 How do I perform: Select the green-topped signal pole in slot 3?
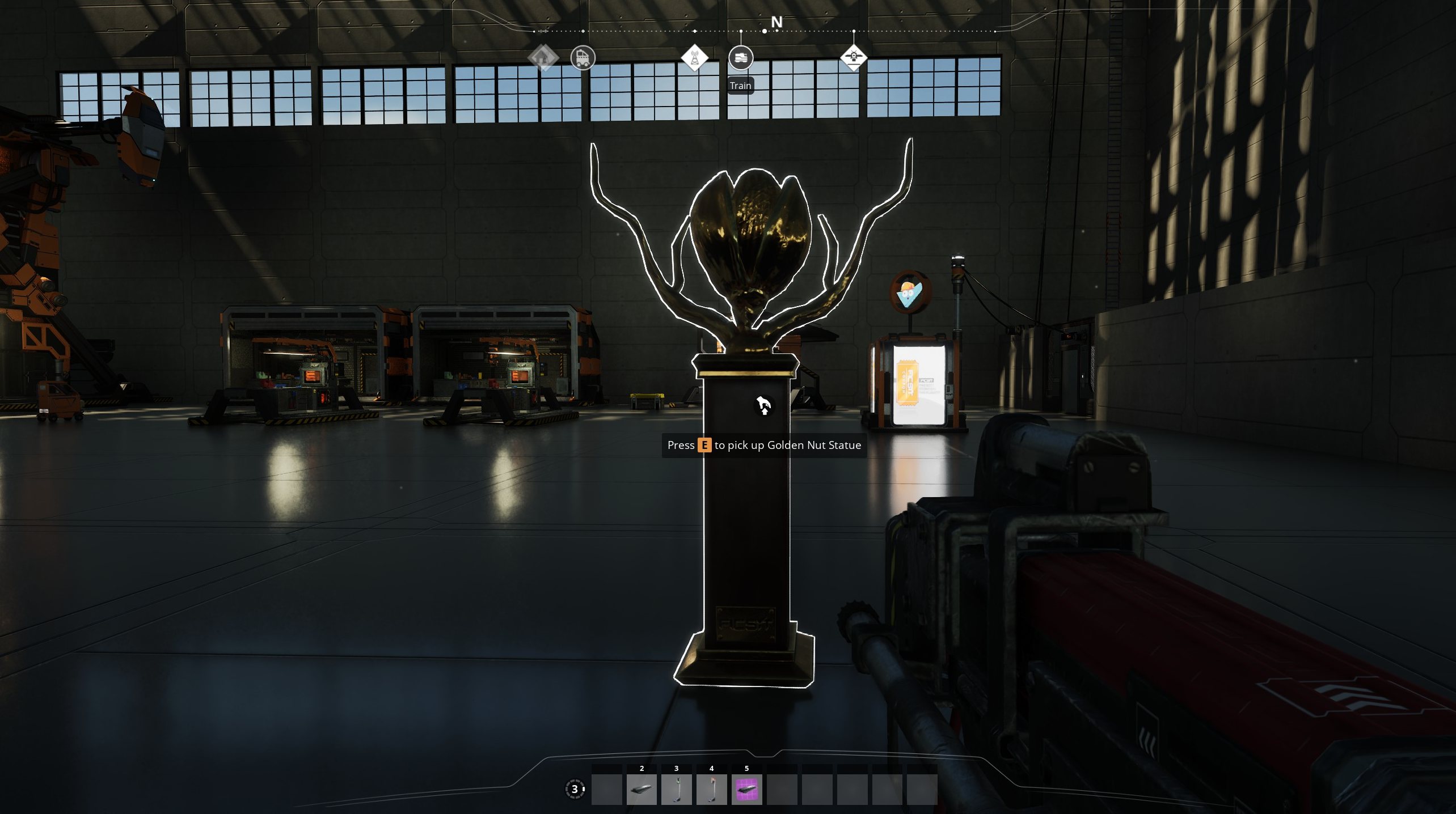(x=676, y=789)
